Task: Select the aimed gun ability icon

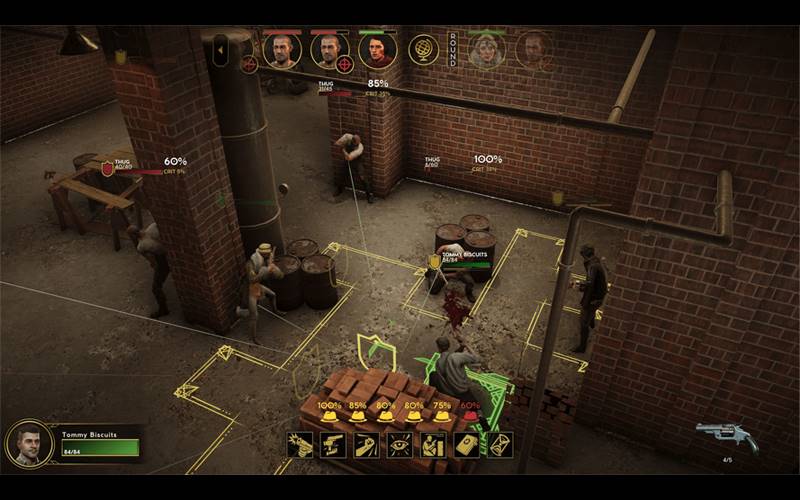Action: click(x=333, y=445)
